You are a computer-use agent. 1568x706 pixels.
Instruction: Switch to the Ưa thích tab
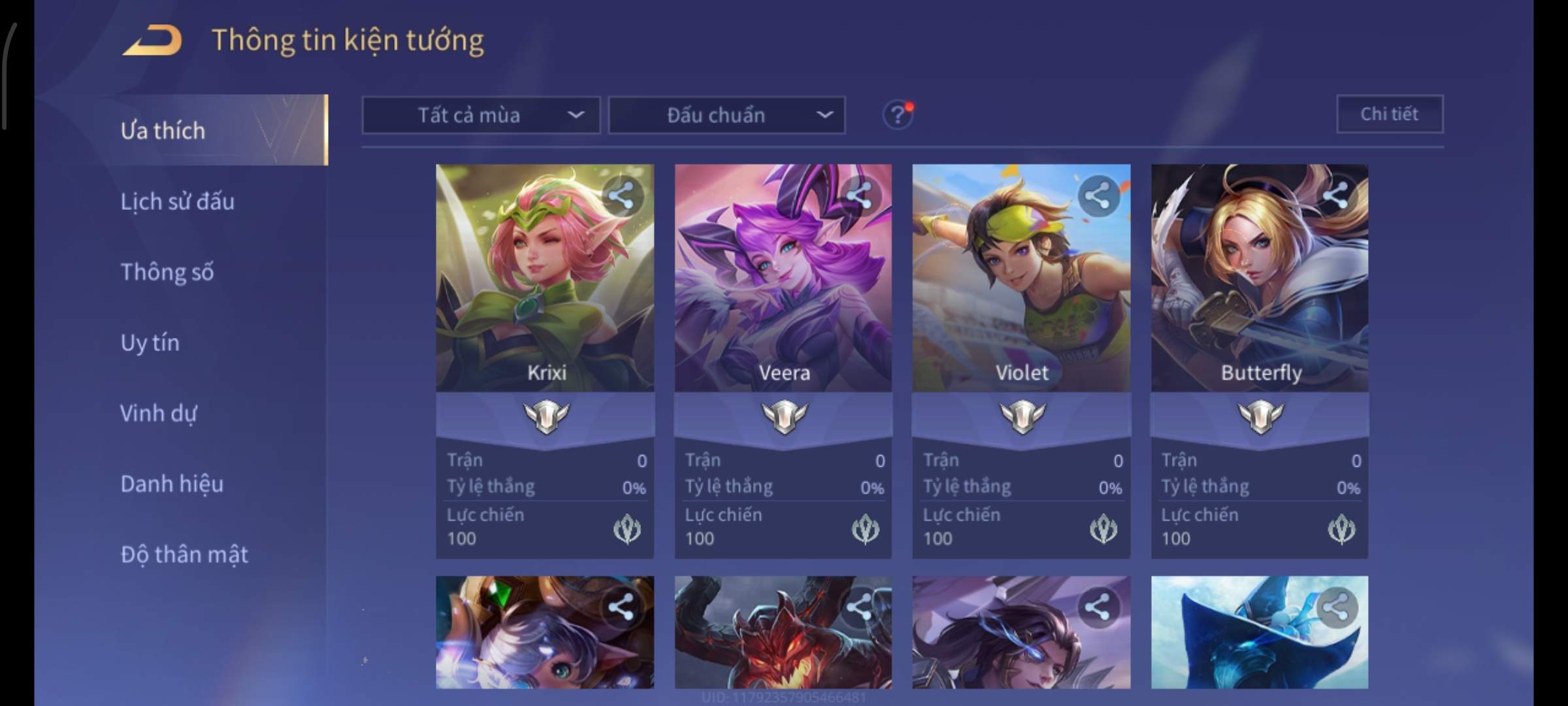click(x=163, y=131)
